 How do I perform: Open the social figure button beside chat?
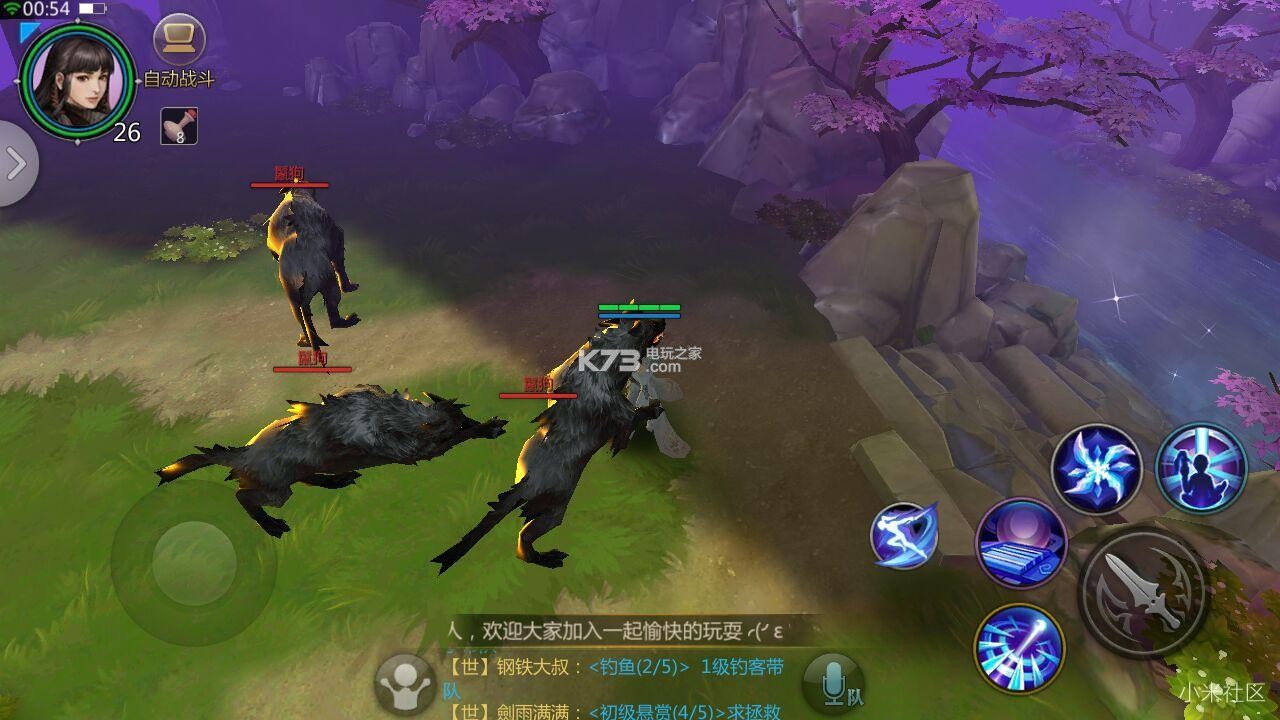[404, 684]
